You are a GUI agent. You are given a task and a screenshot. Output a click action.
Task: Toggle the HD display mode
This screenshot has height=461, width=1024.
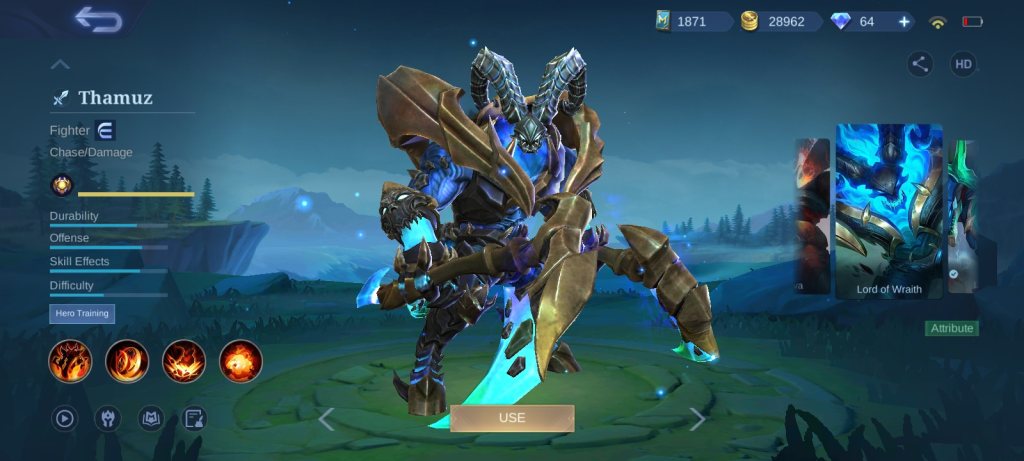963,65
